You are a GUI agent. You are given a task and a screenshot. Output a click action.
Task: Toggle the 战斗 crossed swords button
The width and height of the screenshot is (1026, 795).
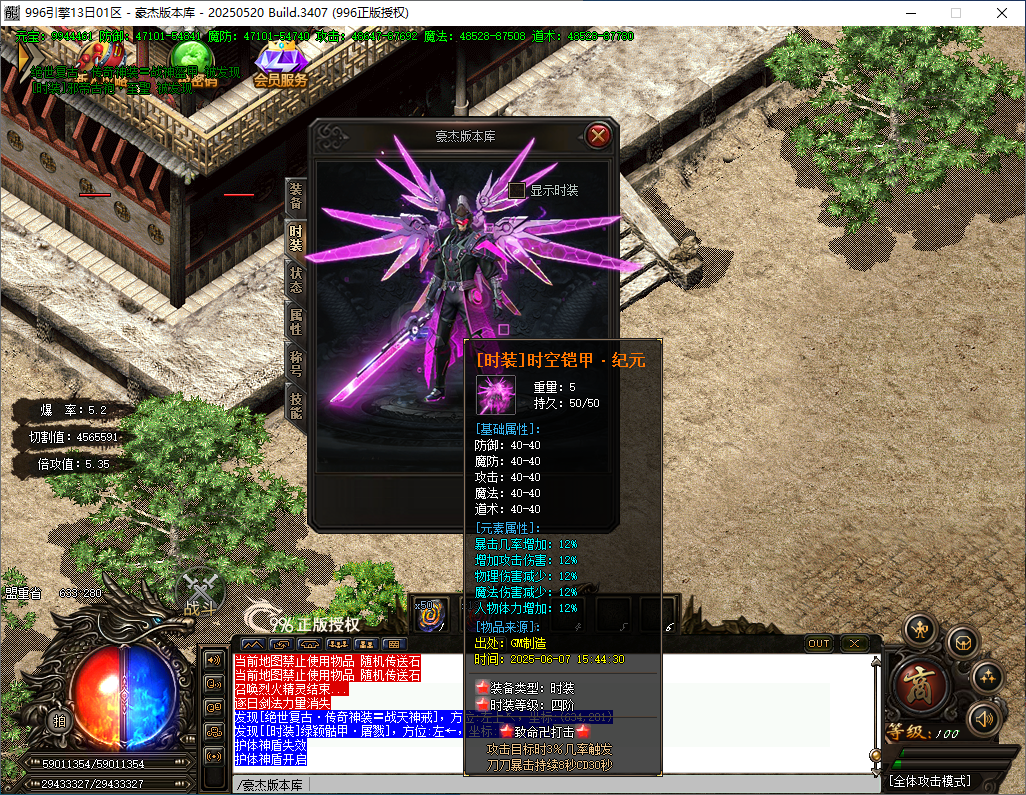(x=200, y=592)
